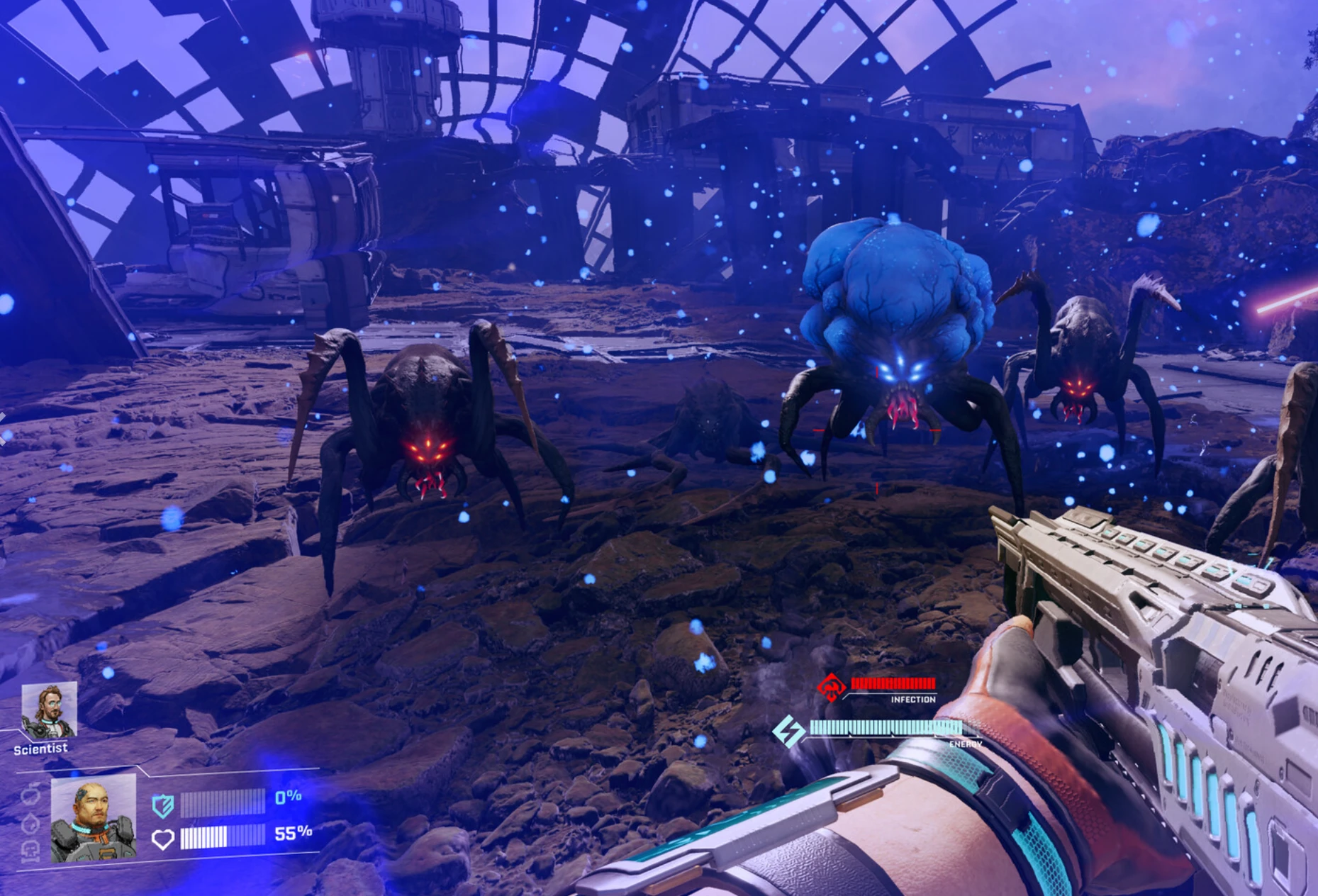Image resolution: width=1318 pixels, height=896 pixels.
Task: Click the red Infection status icon
Action: [x=831, y=685]
